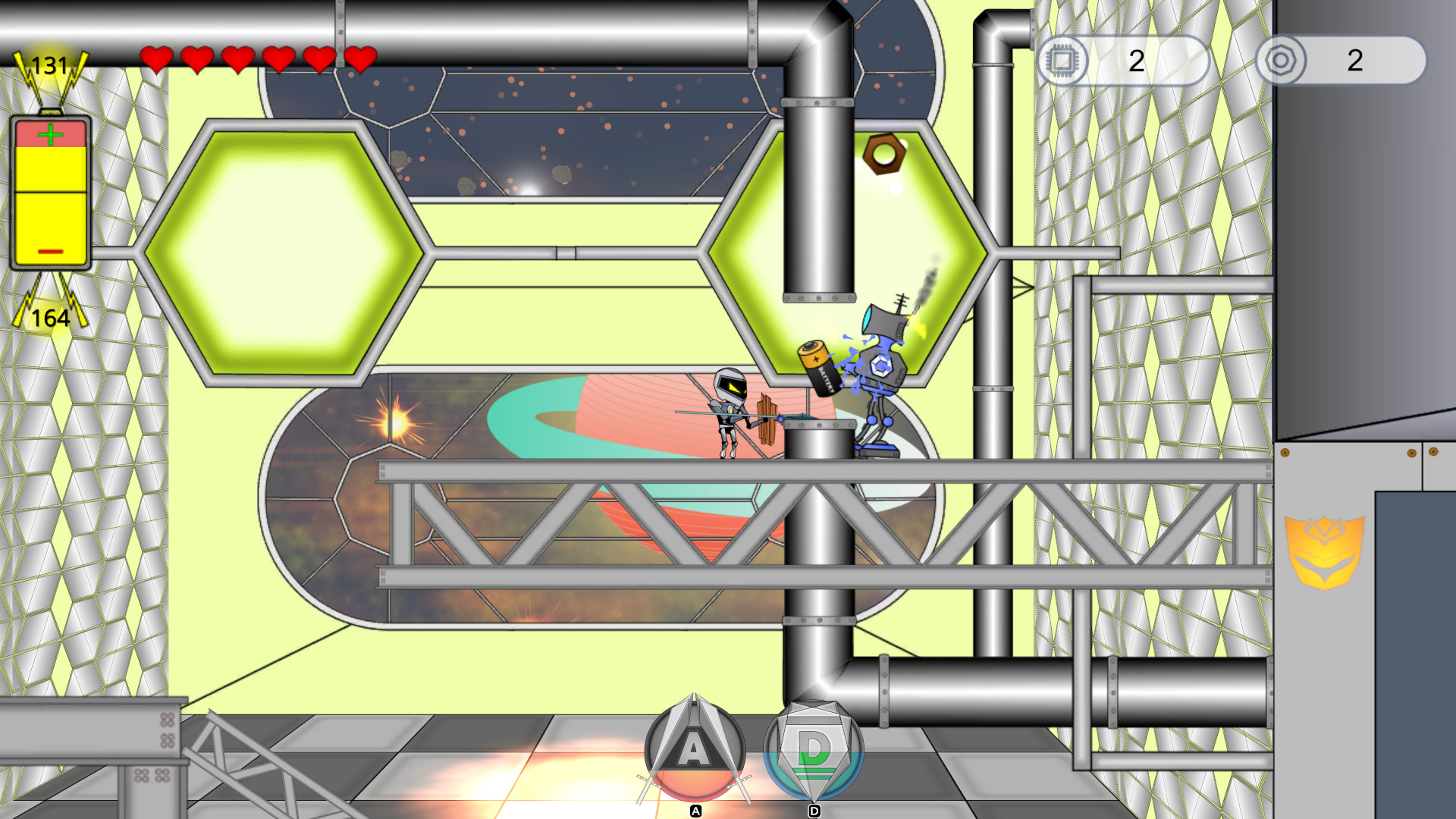The width and height of the screenshot is (1456, 819).
Task: Toggle the plus terminal on the battery meter
Action: (49, 134)
